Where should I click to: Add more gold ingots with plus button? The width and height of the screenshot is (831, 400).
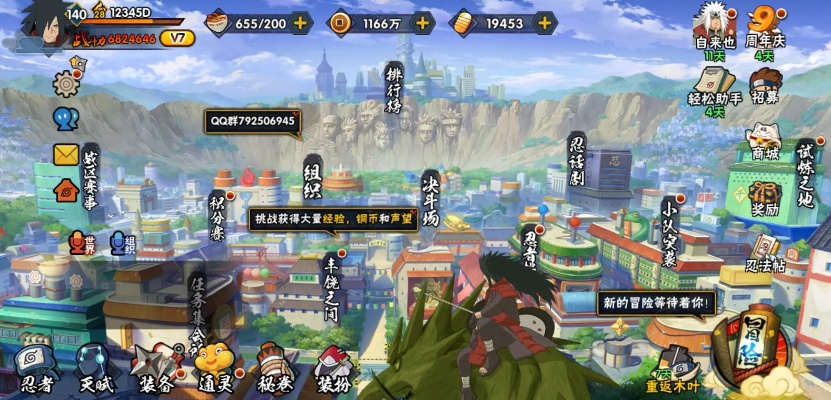click(x=545, y=22)
